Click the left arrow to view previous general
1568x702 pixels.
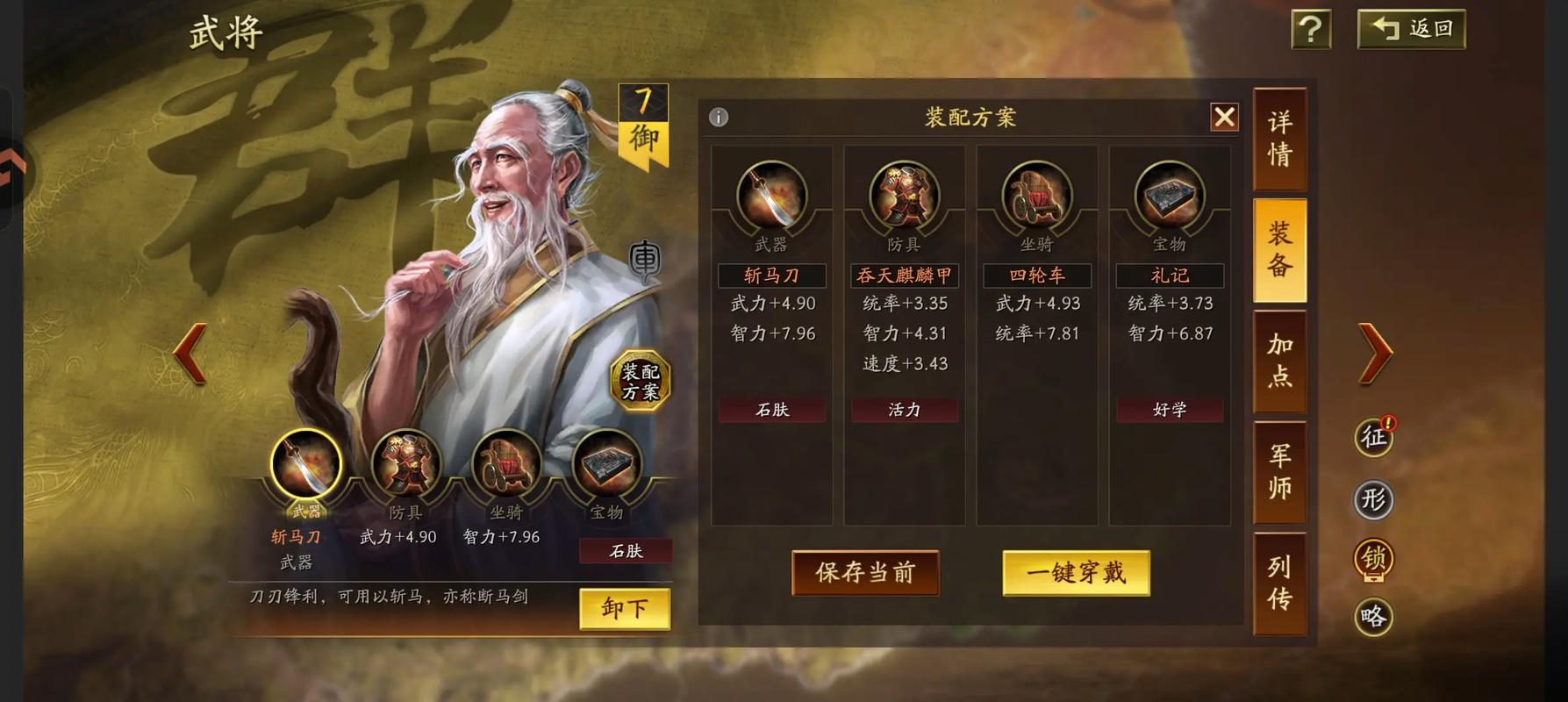pos(191,351)
